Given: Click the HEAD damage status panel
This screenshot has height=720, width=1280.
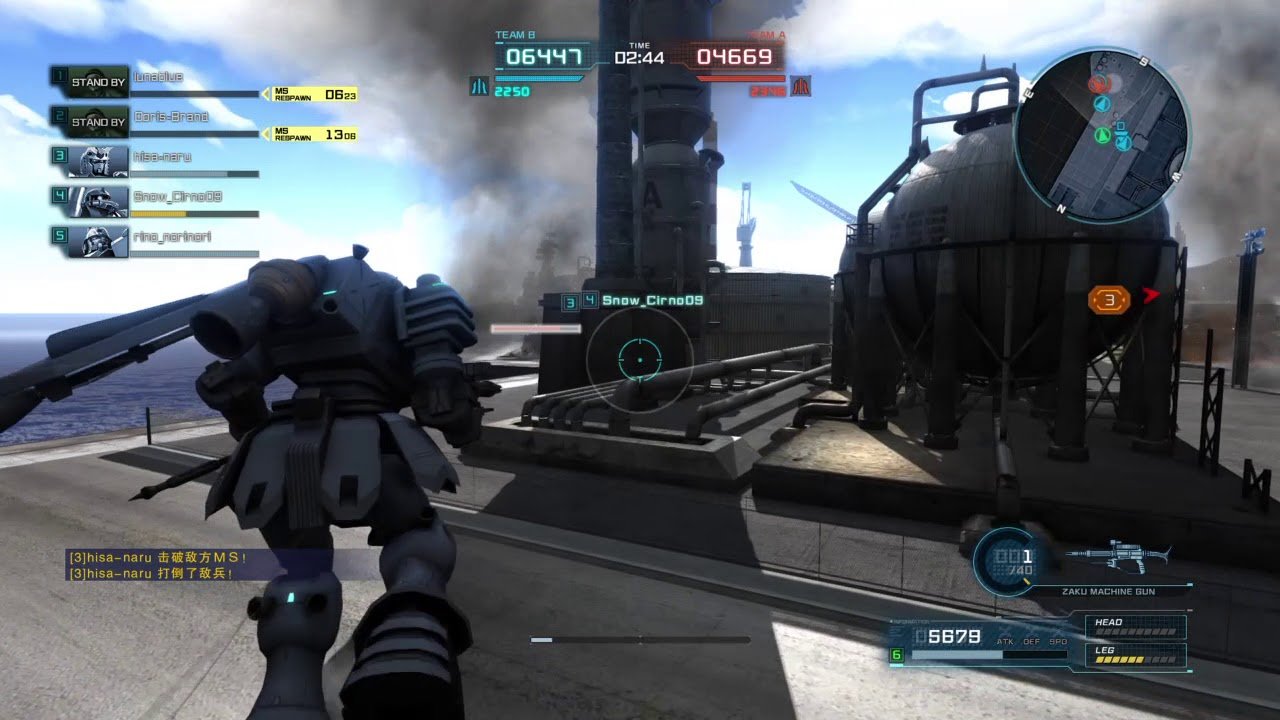Looking at the screenshot, I should click(1136, 627).
